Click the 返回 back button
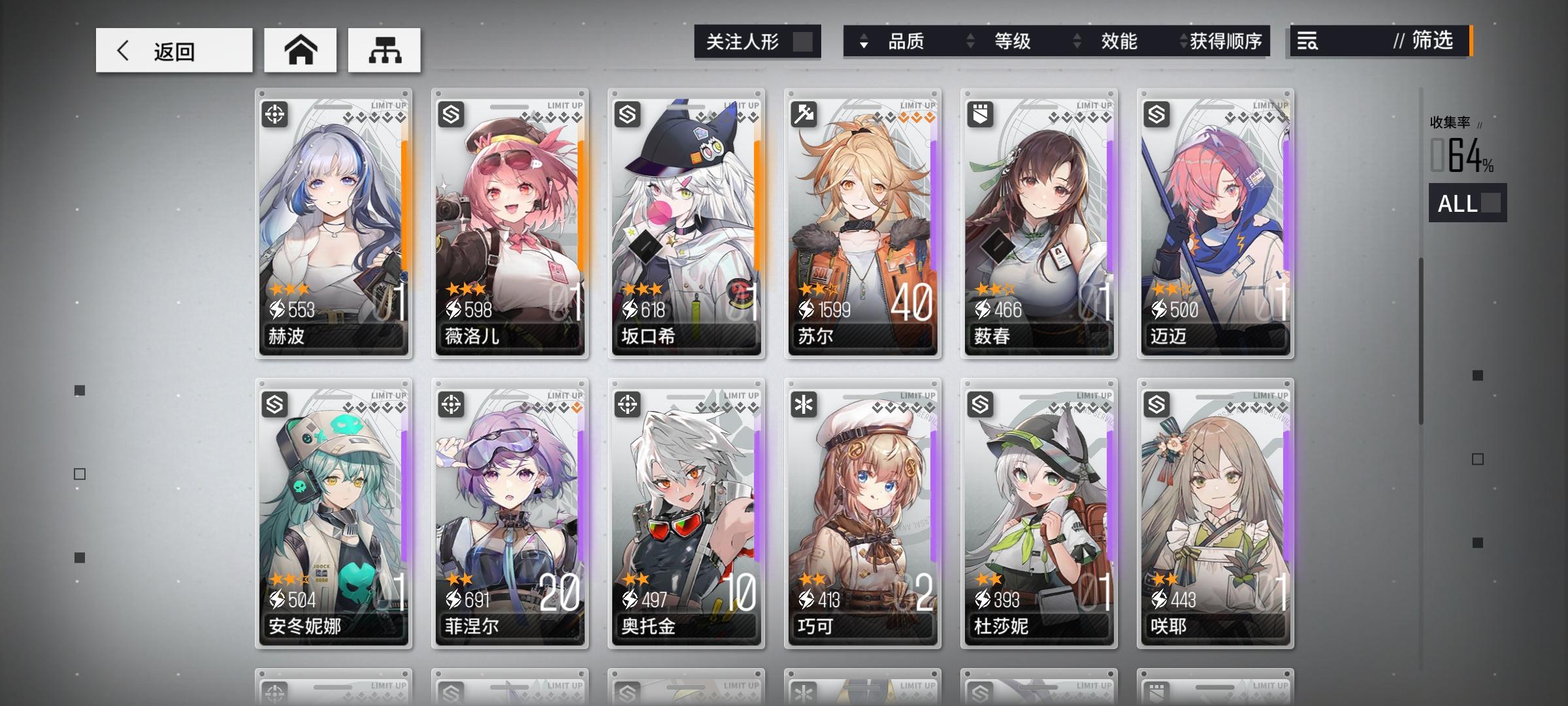Screen dimensions: 1568x706 (x=173, y=50)
